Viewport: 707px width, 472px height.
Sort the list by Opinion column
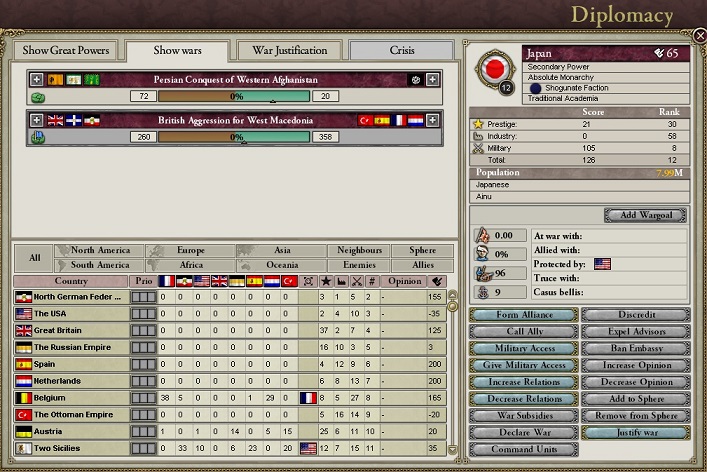(x=404, y=281)
